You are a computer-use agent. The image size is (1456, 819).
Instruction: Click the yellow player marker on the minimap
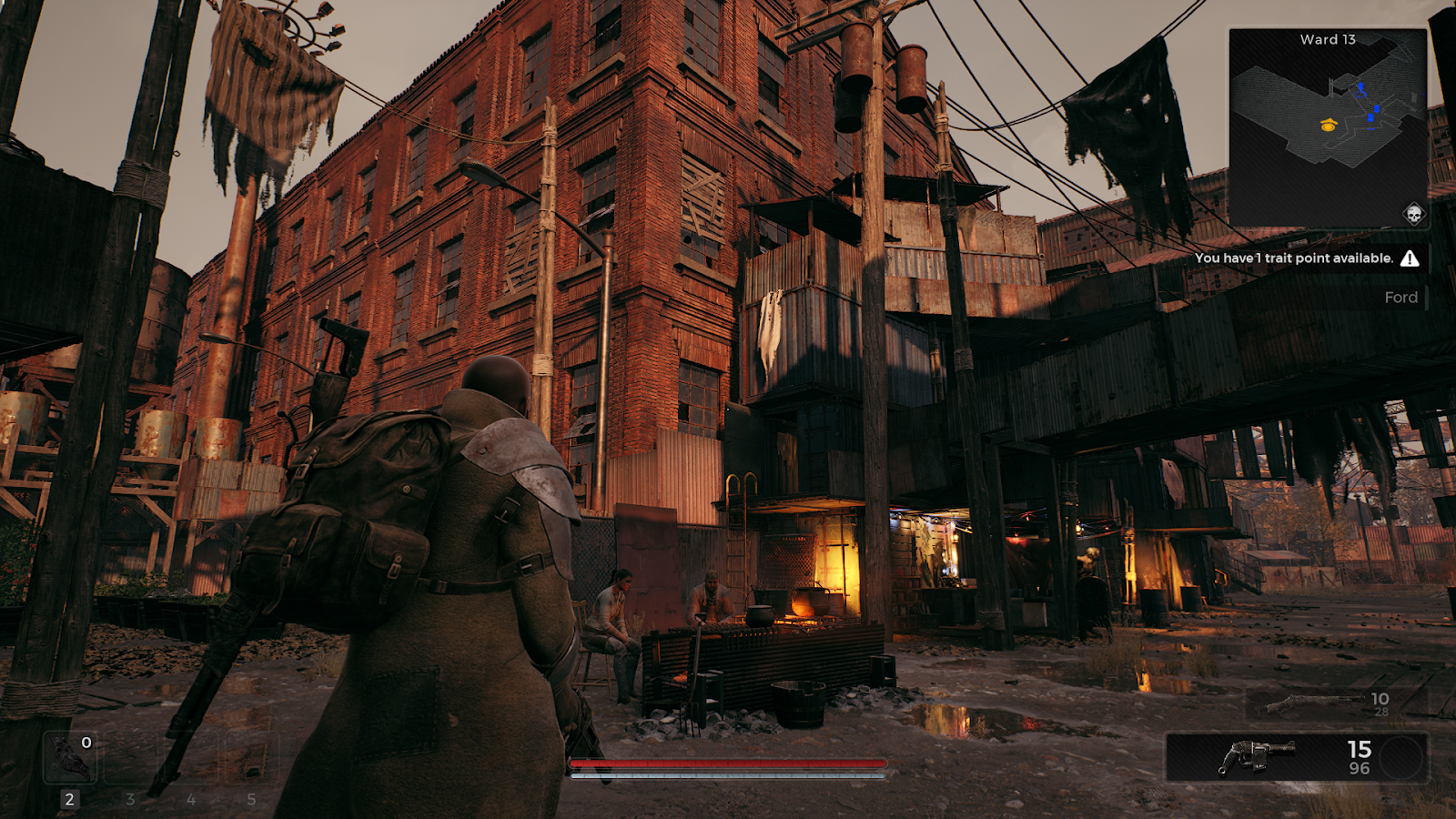1329,125
